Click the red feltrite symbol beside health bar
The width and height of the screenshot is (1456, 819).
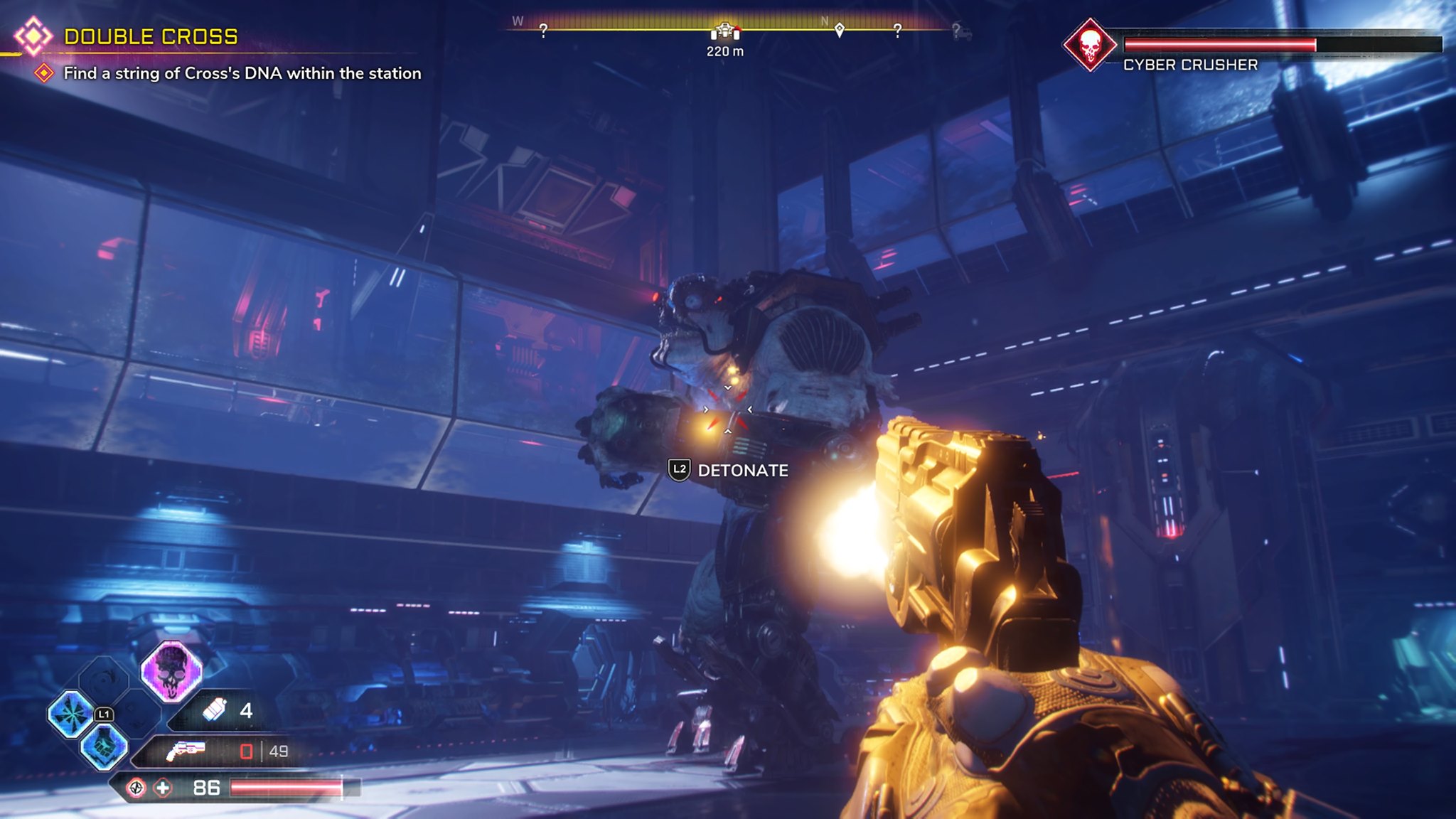[x=137, y=788]
